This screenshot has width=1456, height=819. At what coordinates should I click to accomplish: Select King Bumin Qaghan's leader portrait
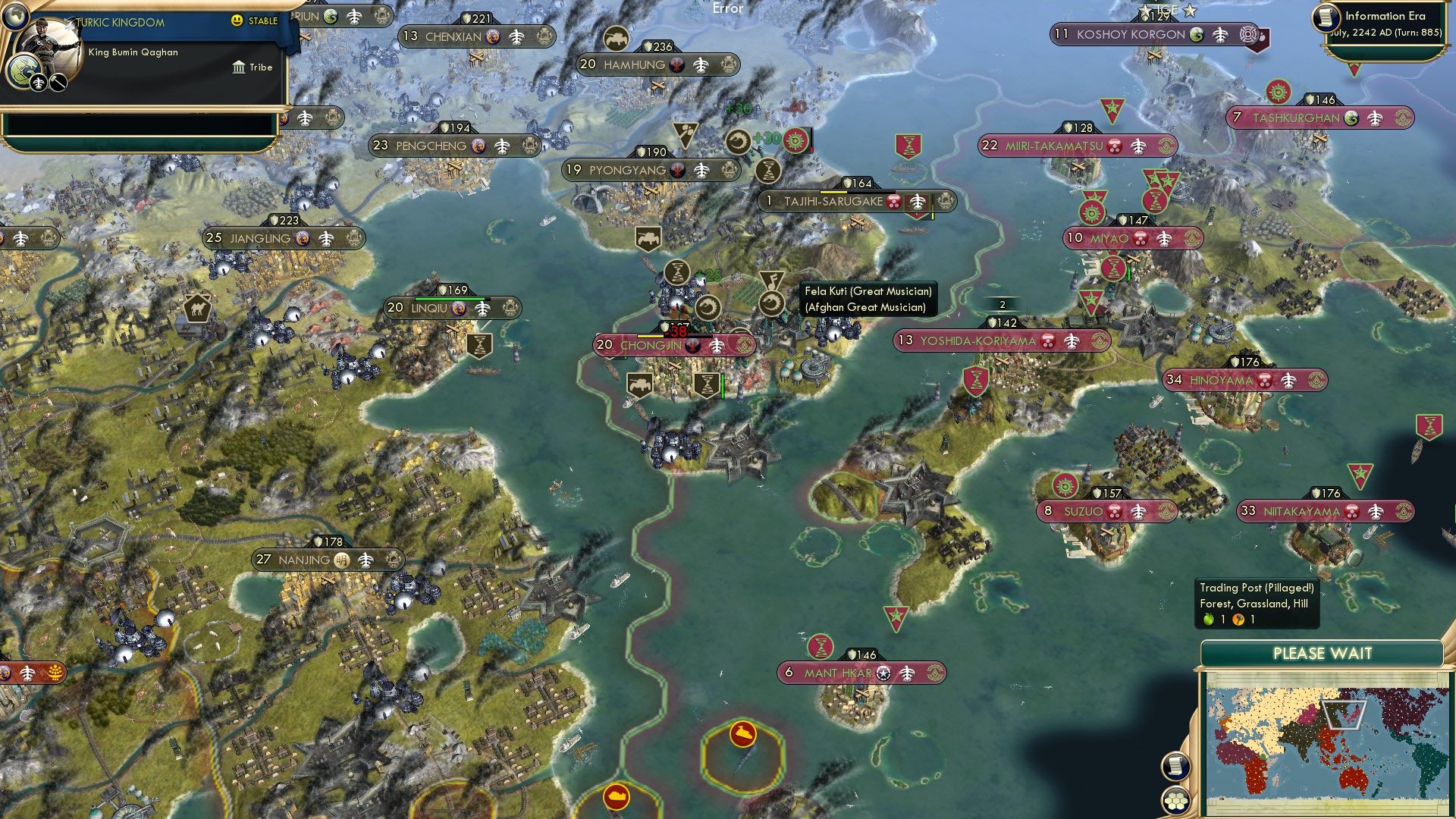point(49,47)
